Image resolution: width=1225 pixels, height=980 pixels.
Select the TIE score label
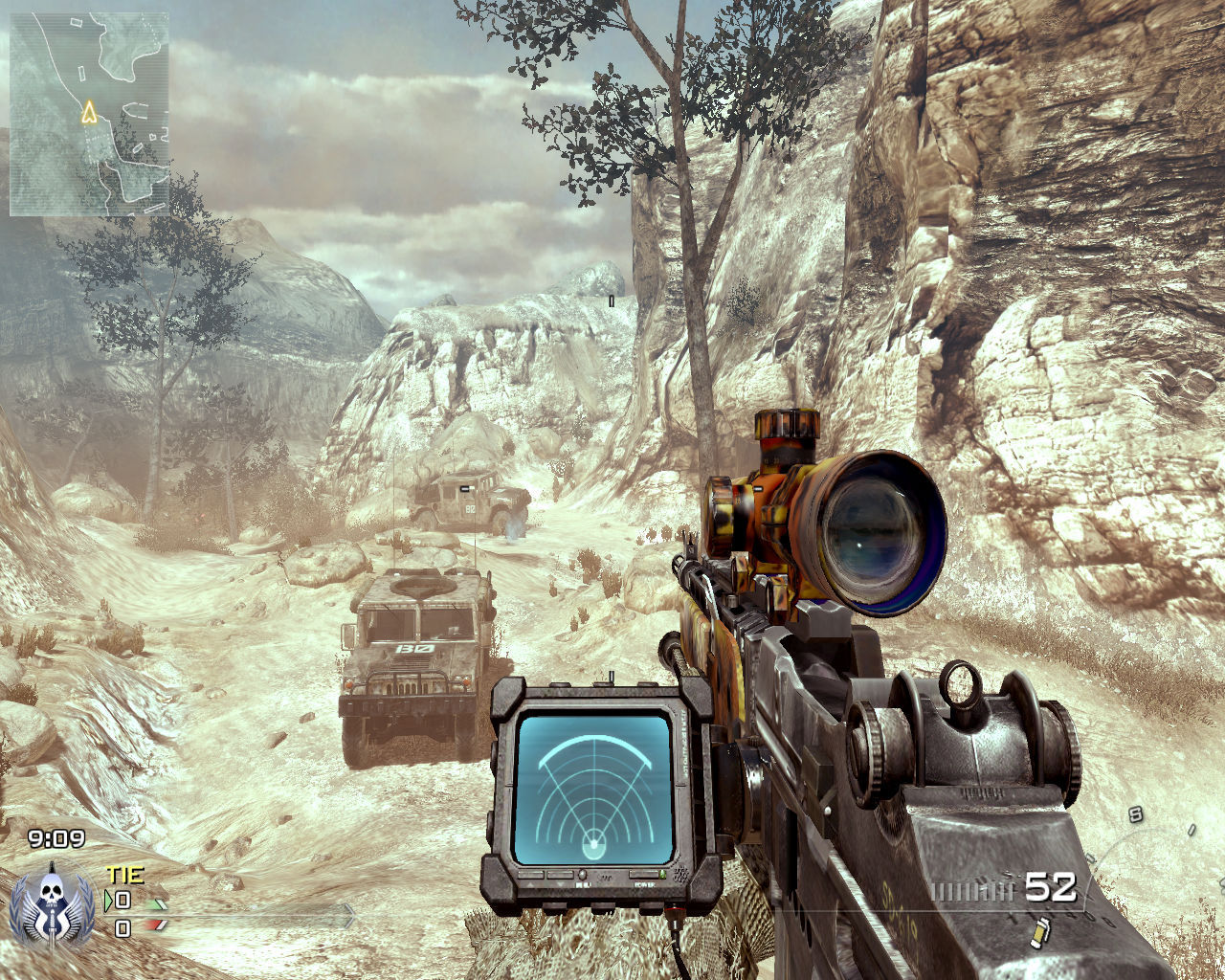(124, 874)
